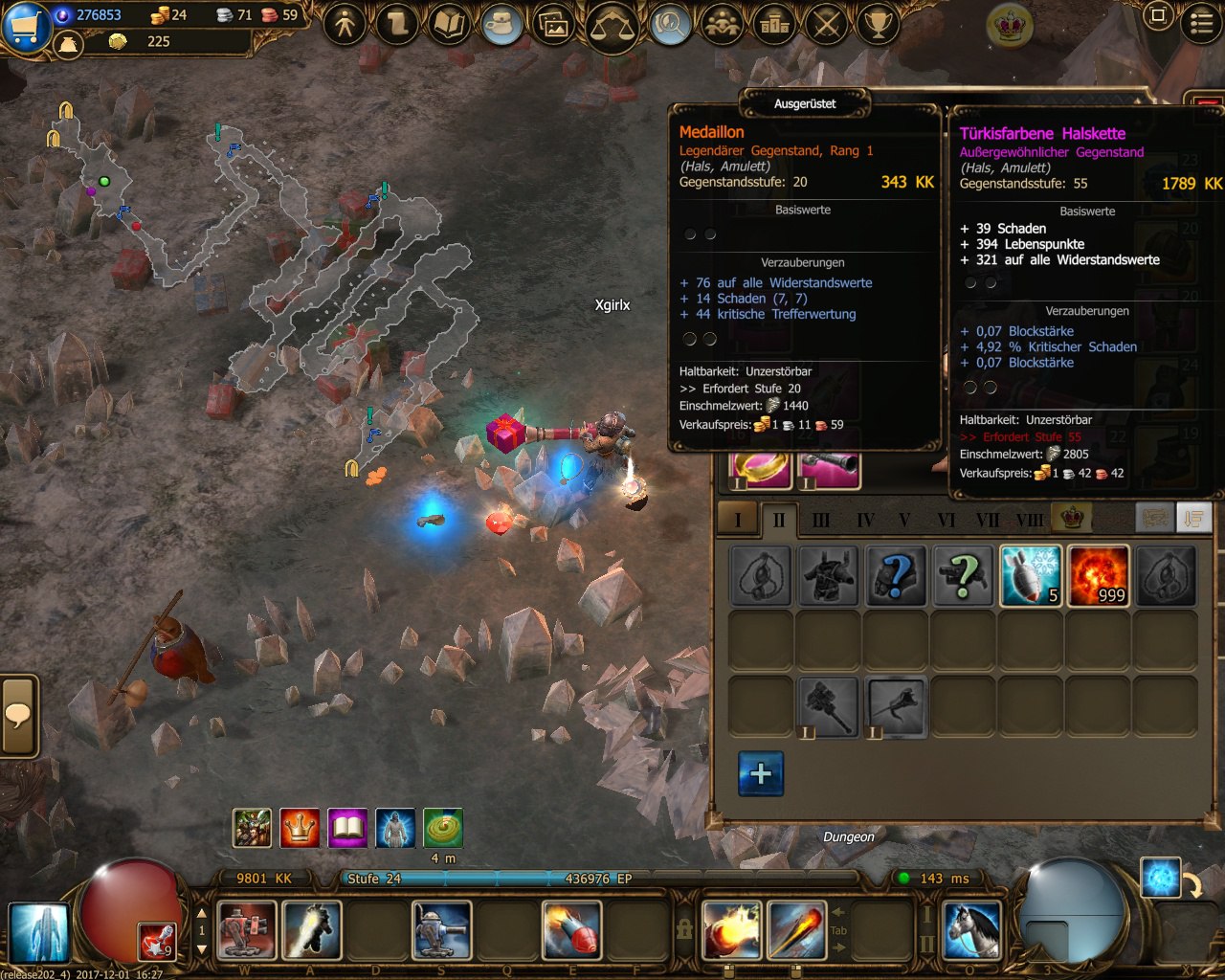
Task: Open the chat speech bubble panel
Action: click(18, 715)
